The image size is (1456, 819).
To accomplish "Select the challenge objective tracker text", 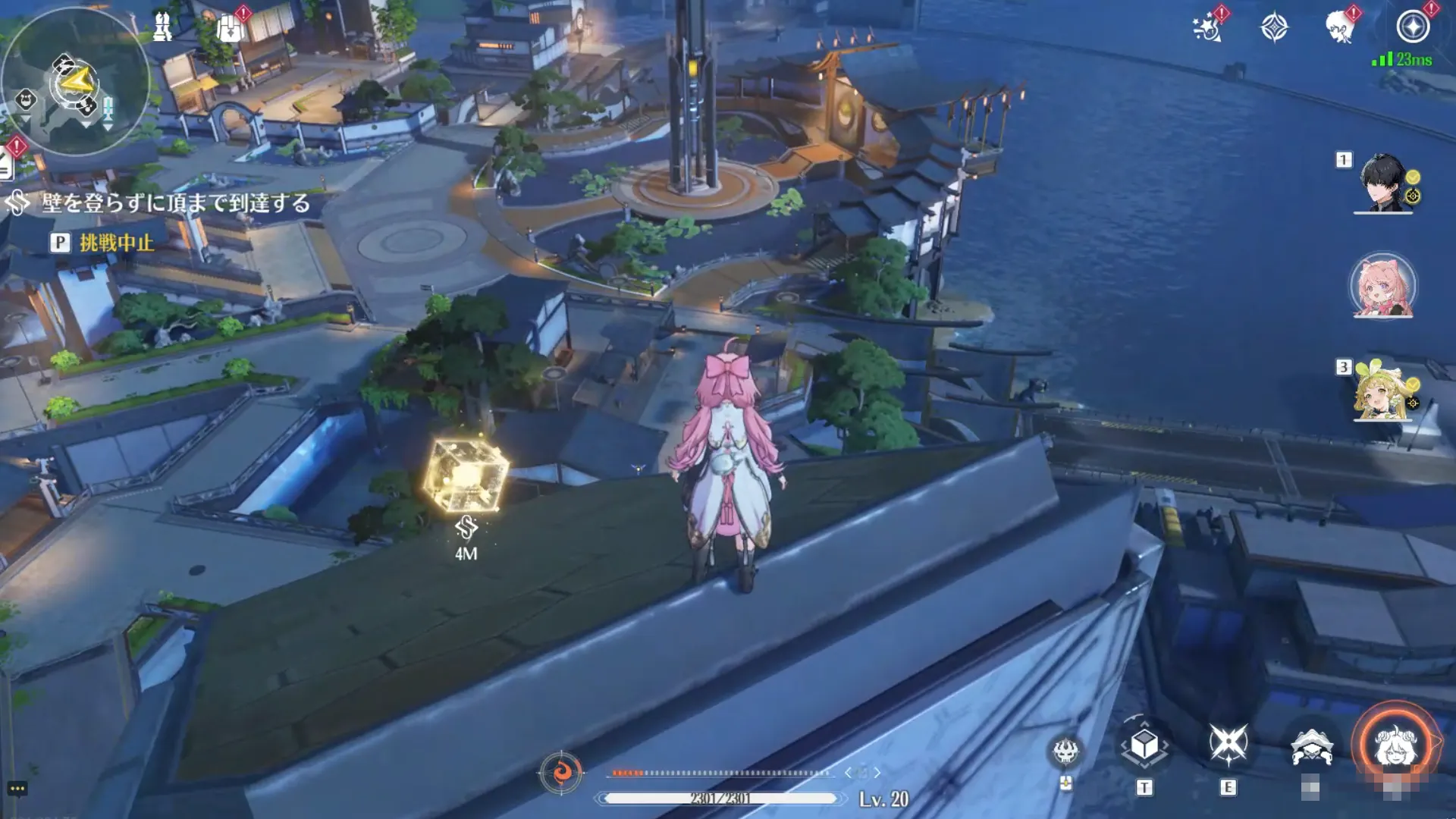I will (175, 203).
